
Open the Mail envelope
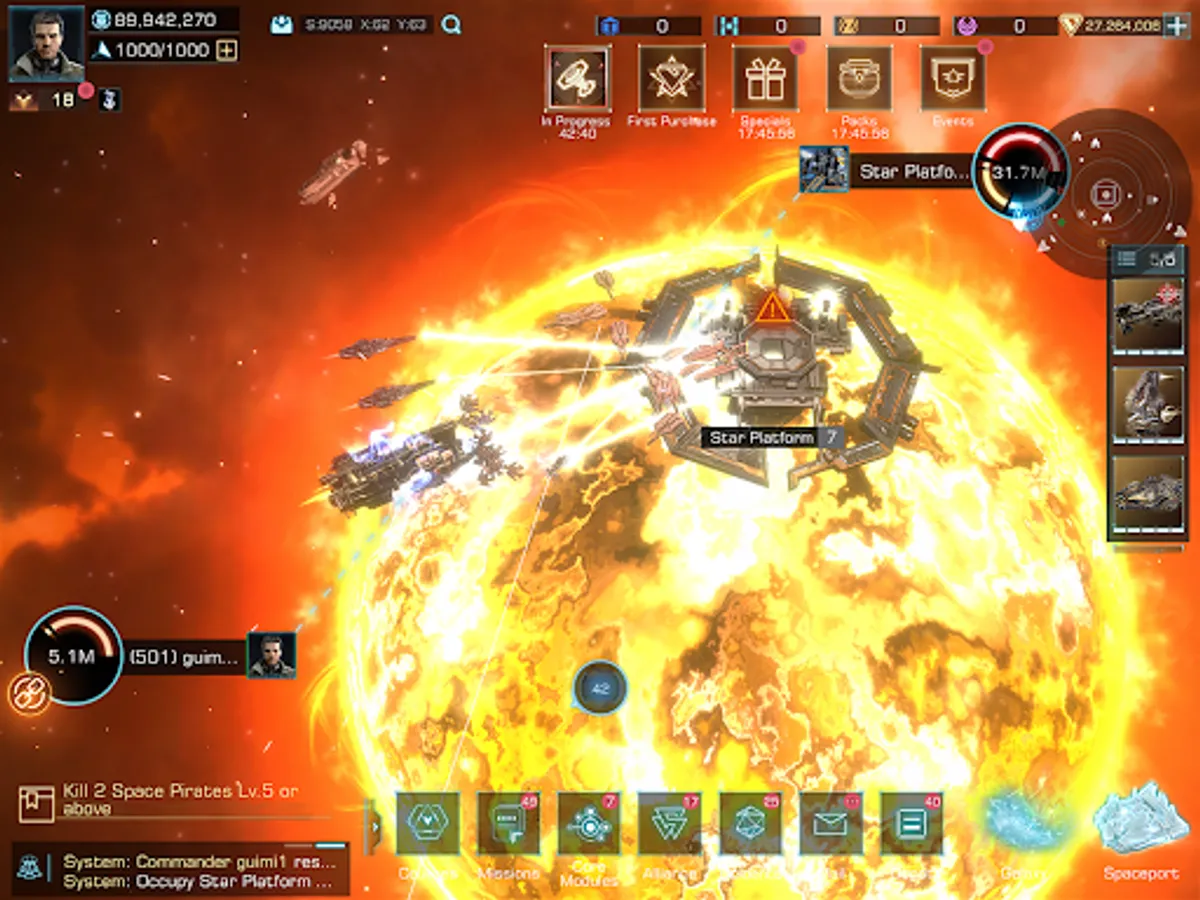tap(831, 824)
